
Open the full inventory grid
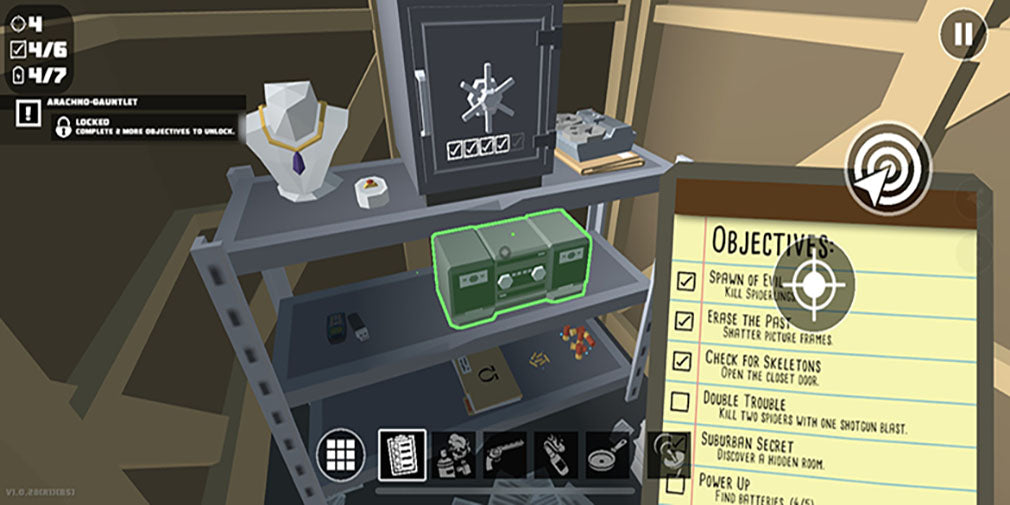[341, 455]
